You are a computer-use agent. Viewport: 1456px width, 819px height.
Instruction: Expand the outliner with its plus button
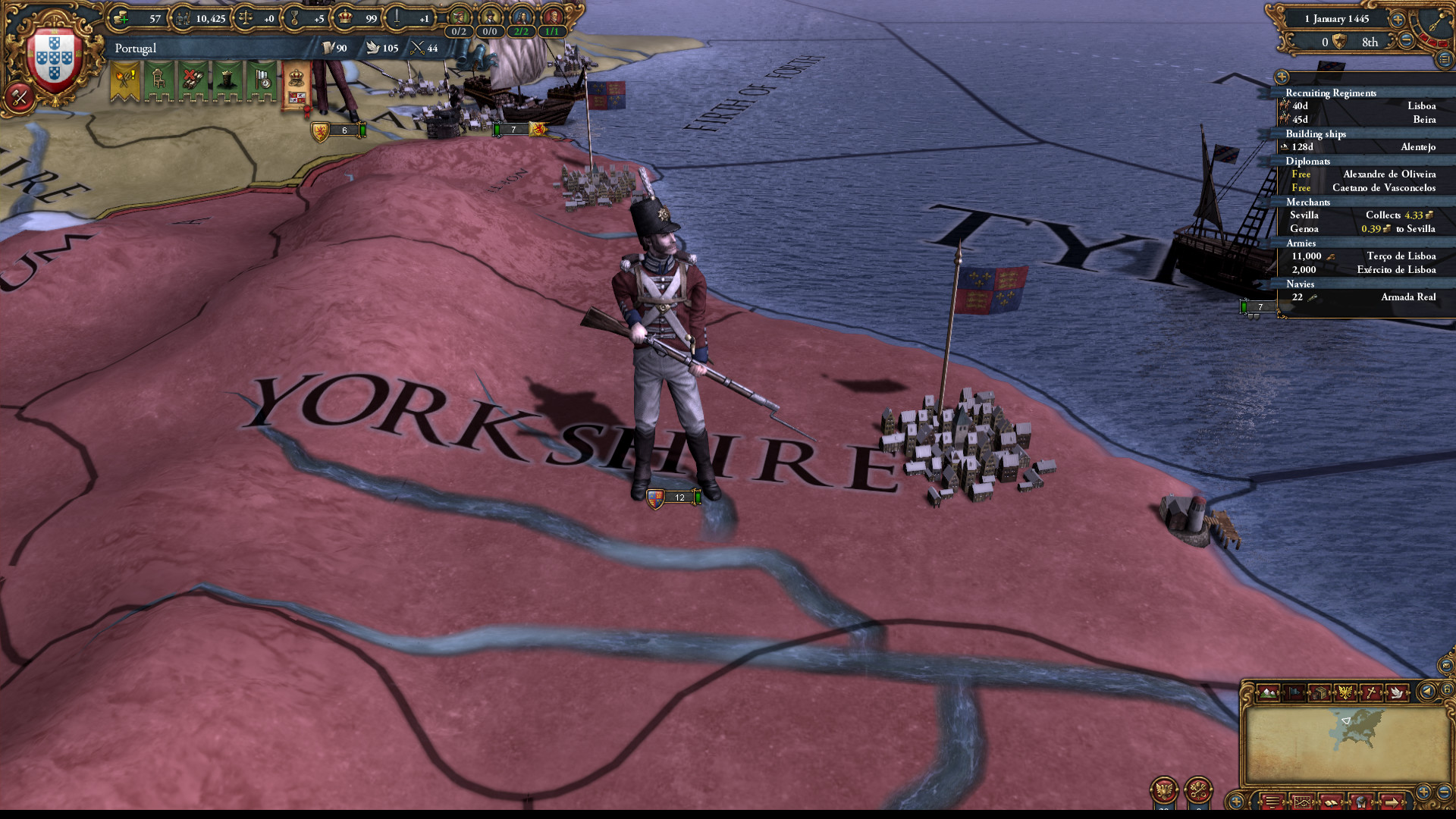[x=1282, y=77]
